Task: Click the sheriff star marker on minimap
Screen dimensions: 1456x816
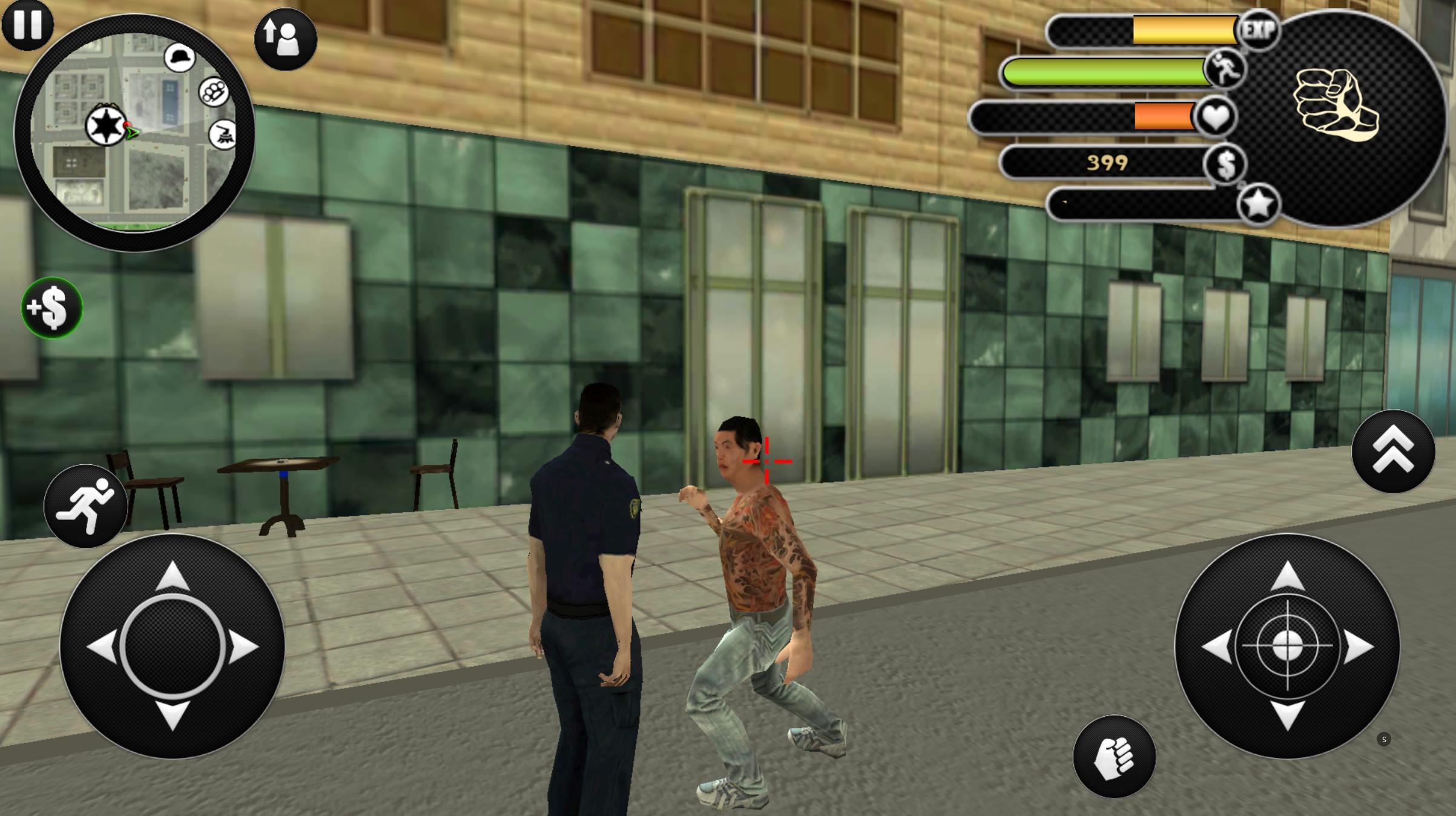Action: tap(106, 126)
